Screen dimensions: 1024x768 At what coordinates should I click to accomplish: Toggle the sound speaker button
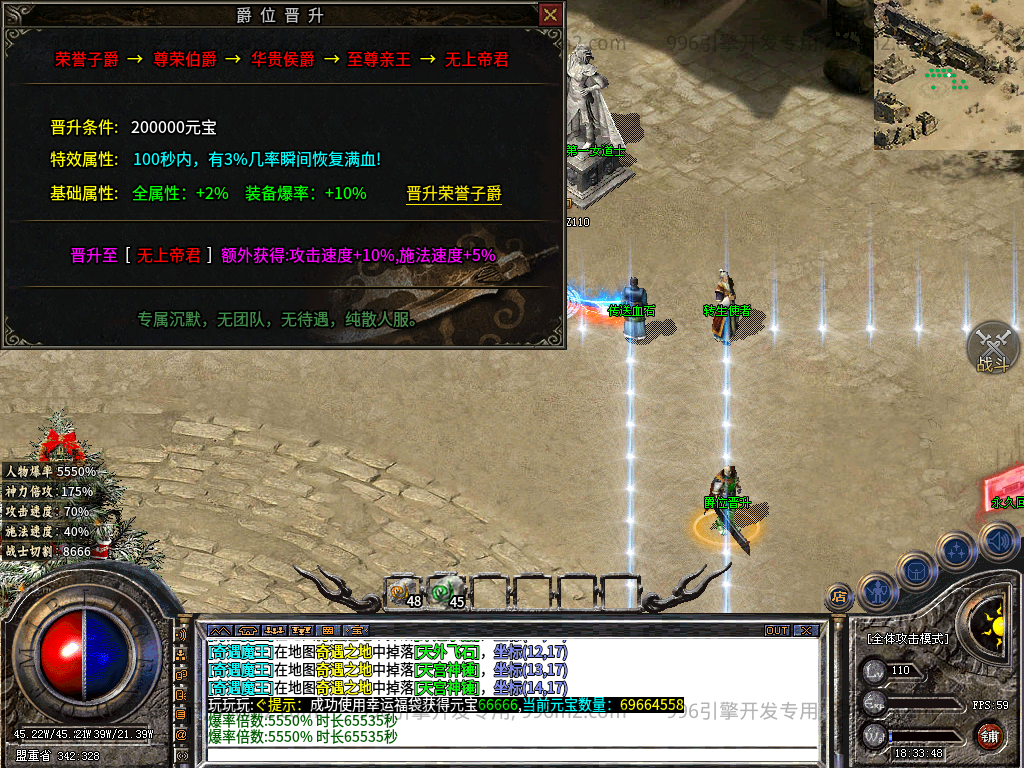click(x=998, y=542)
